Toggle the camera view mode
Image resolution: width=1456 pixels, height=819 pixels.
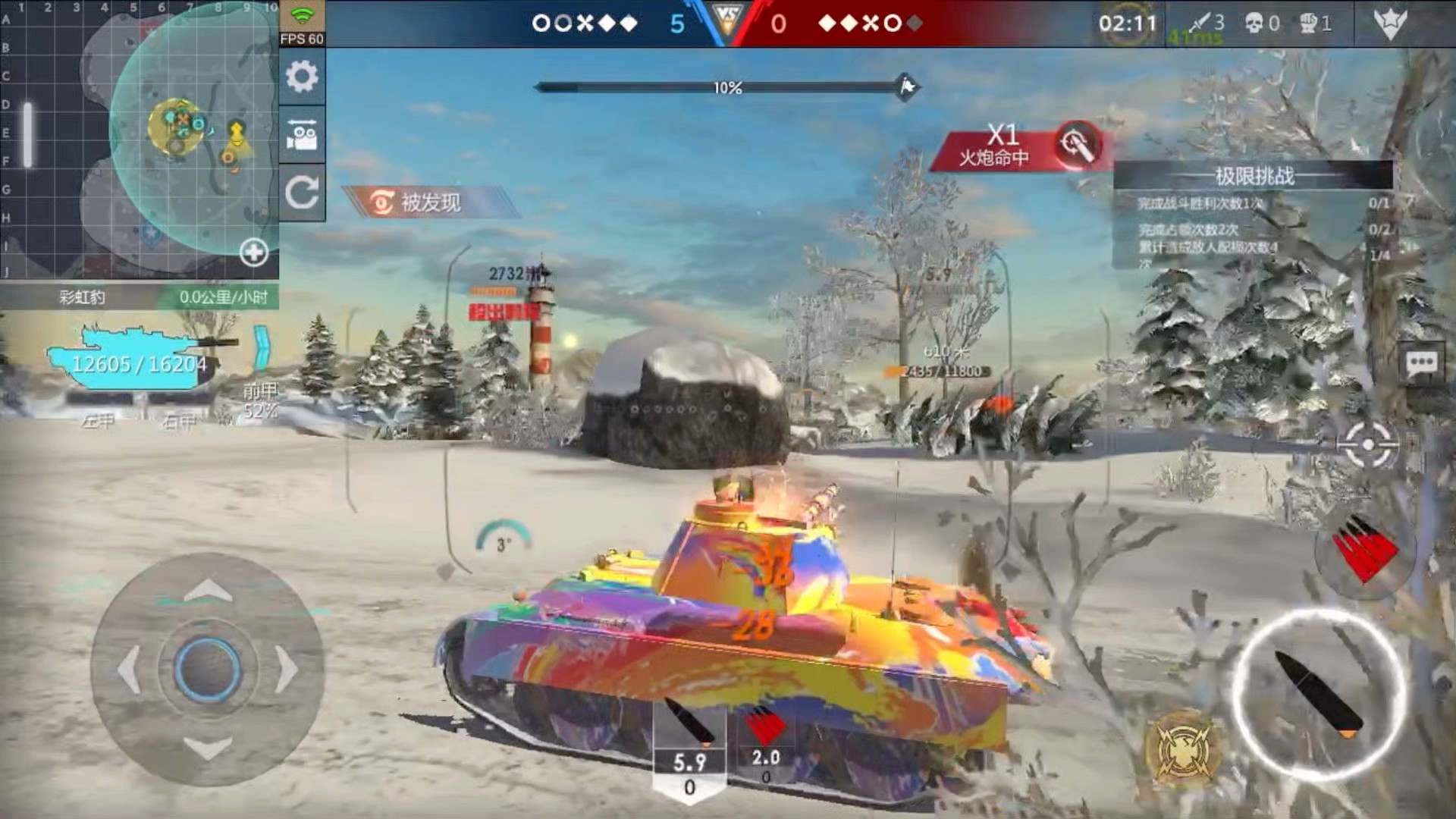click(x=302, y=135)
